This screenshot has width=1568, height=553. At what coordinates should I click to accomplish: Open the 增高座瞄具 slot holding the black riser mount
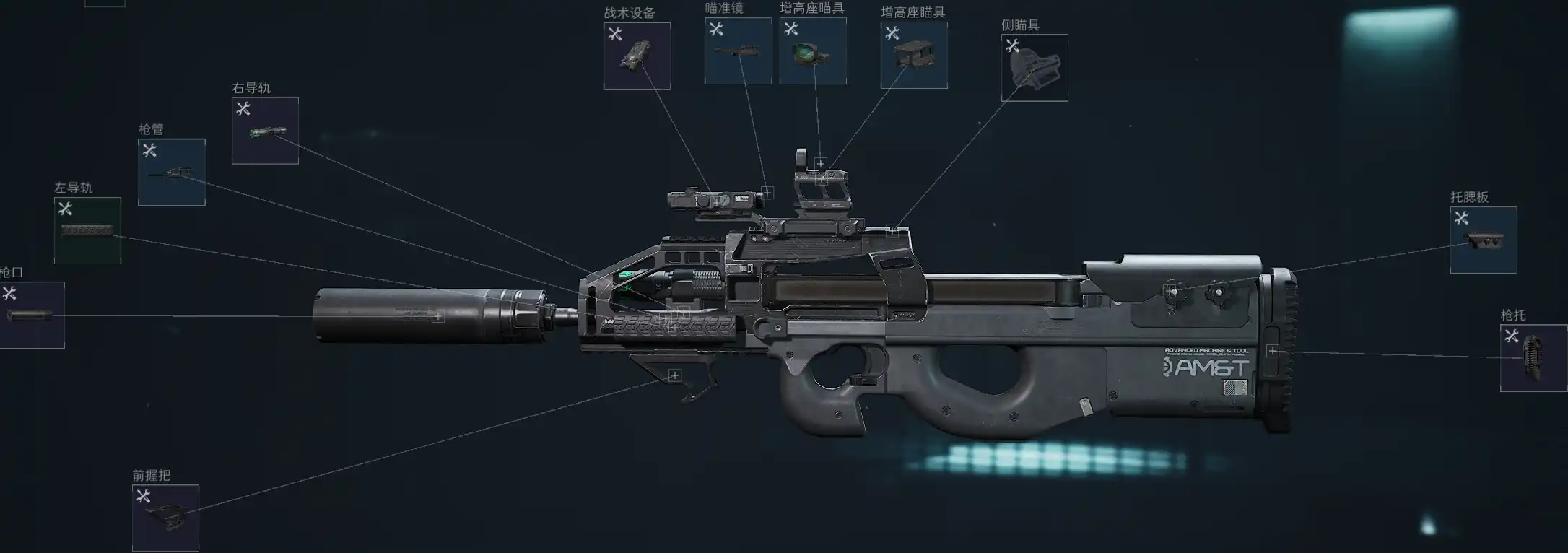click(914, 56)
